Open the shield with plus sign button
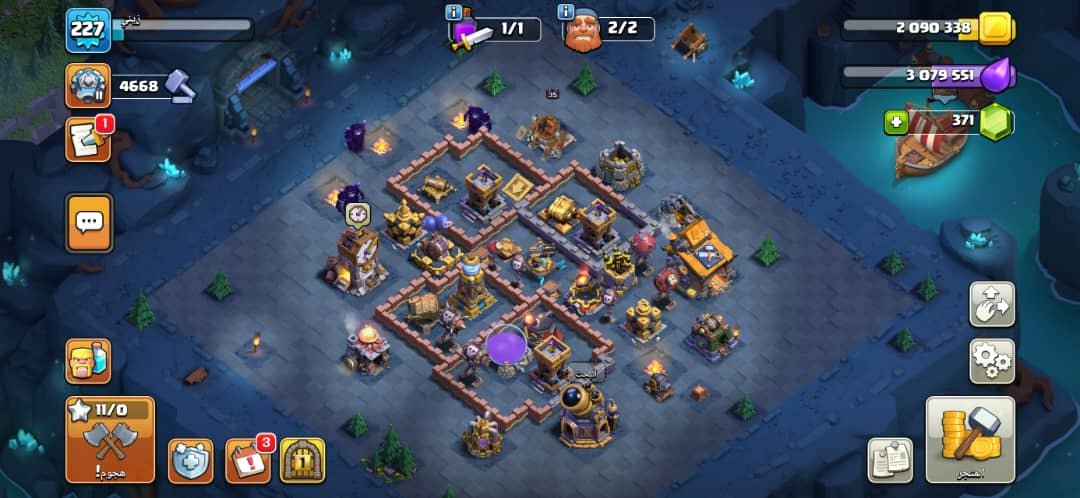 (189, 460)
